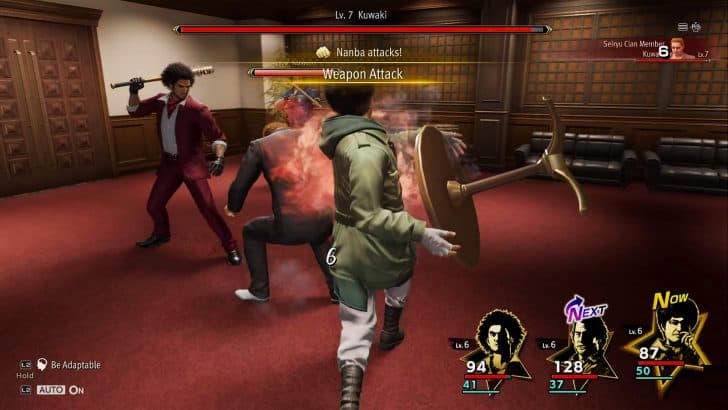Toggle the AUTO battle setting
This screenshot has width=728, height=410.
[x=52, y=389]
